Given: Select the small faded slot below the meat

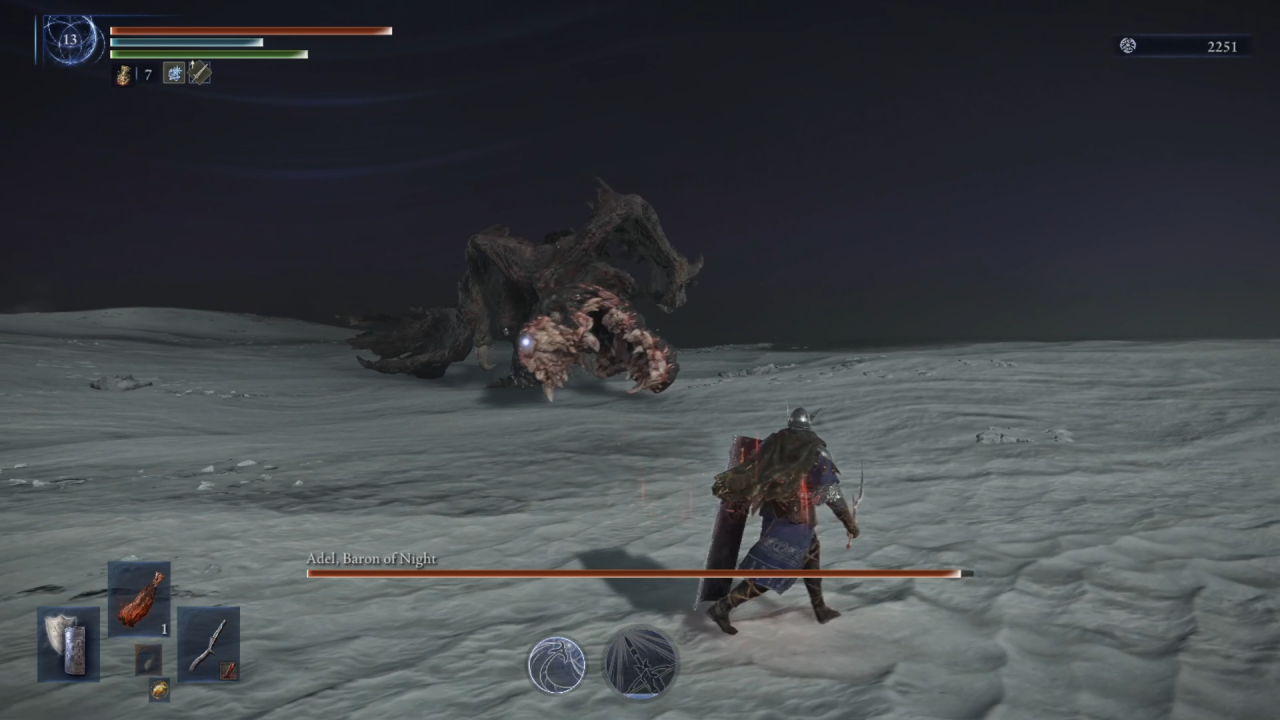Looking at the screenshot, I should (x=148, y=659).
